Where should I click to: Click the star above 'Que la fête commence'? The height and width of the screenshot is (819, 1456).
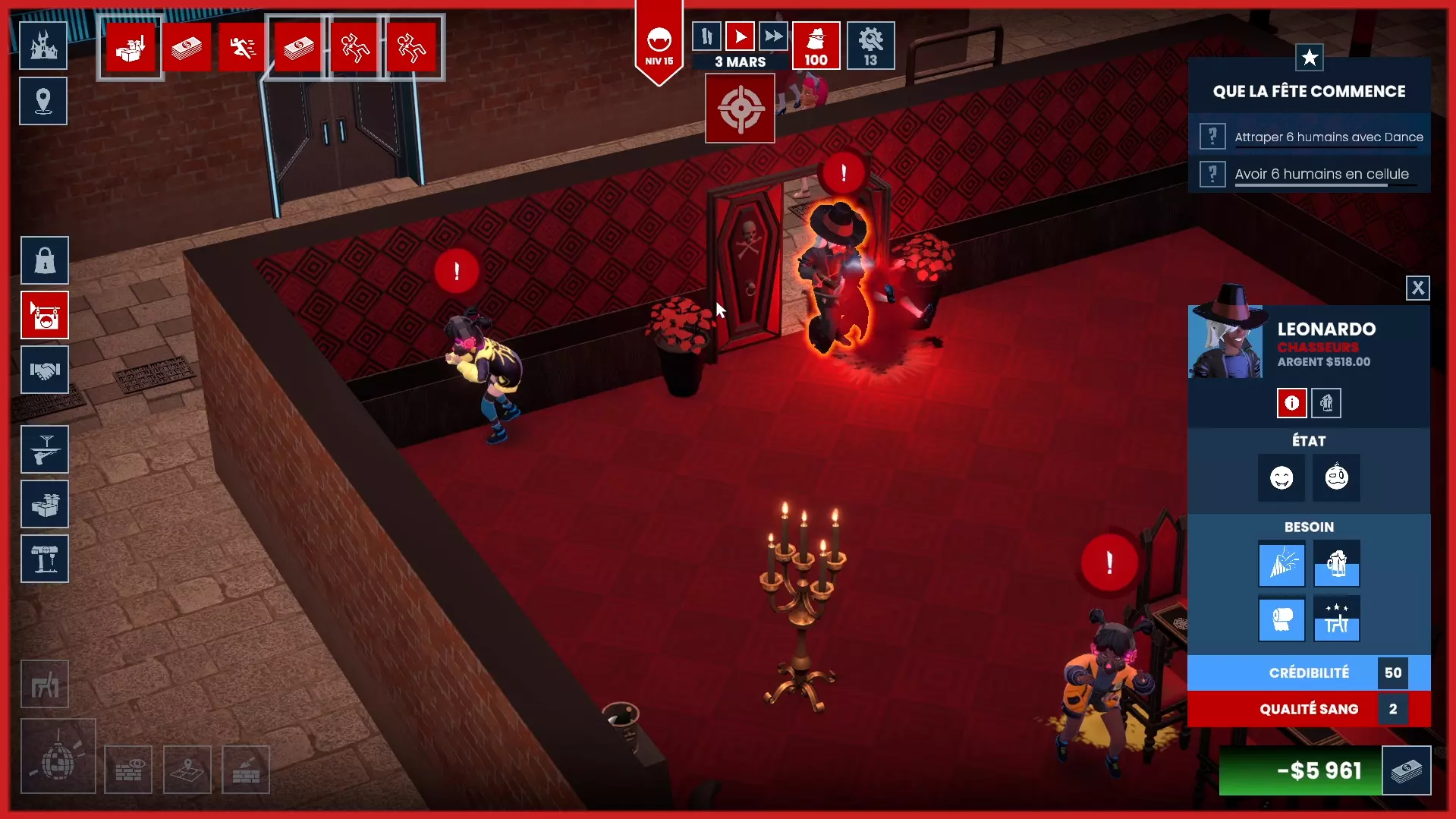1309,57
